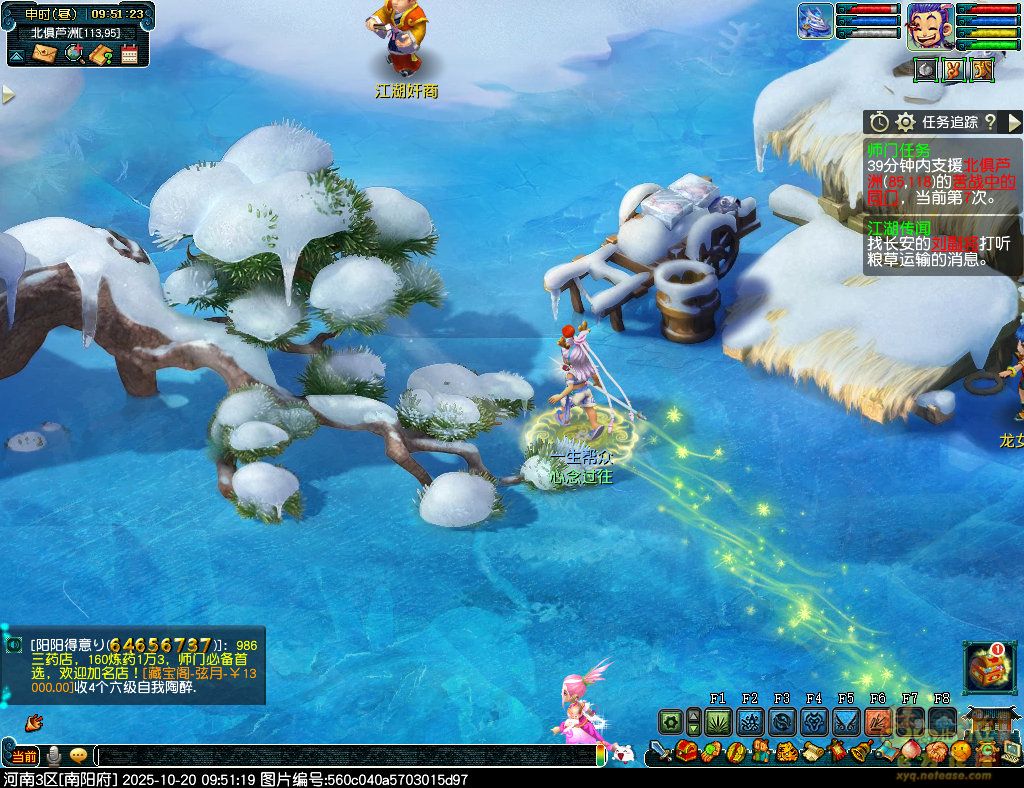This screenshot has width=1024, height=788.
Task: Click the pet portrait
Action: coord(815,22)
